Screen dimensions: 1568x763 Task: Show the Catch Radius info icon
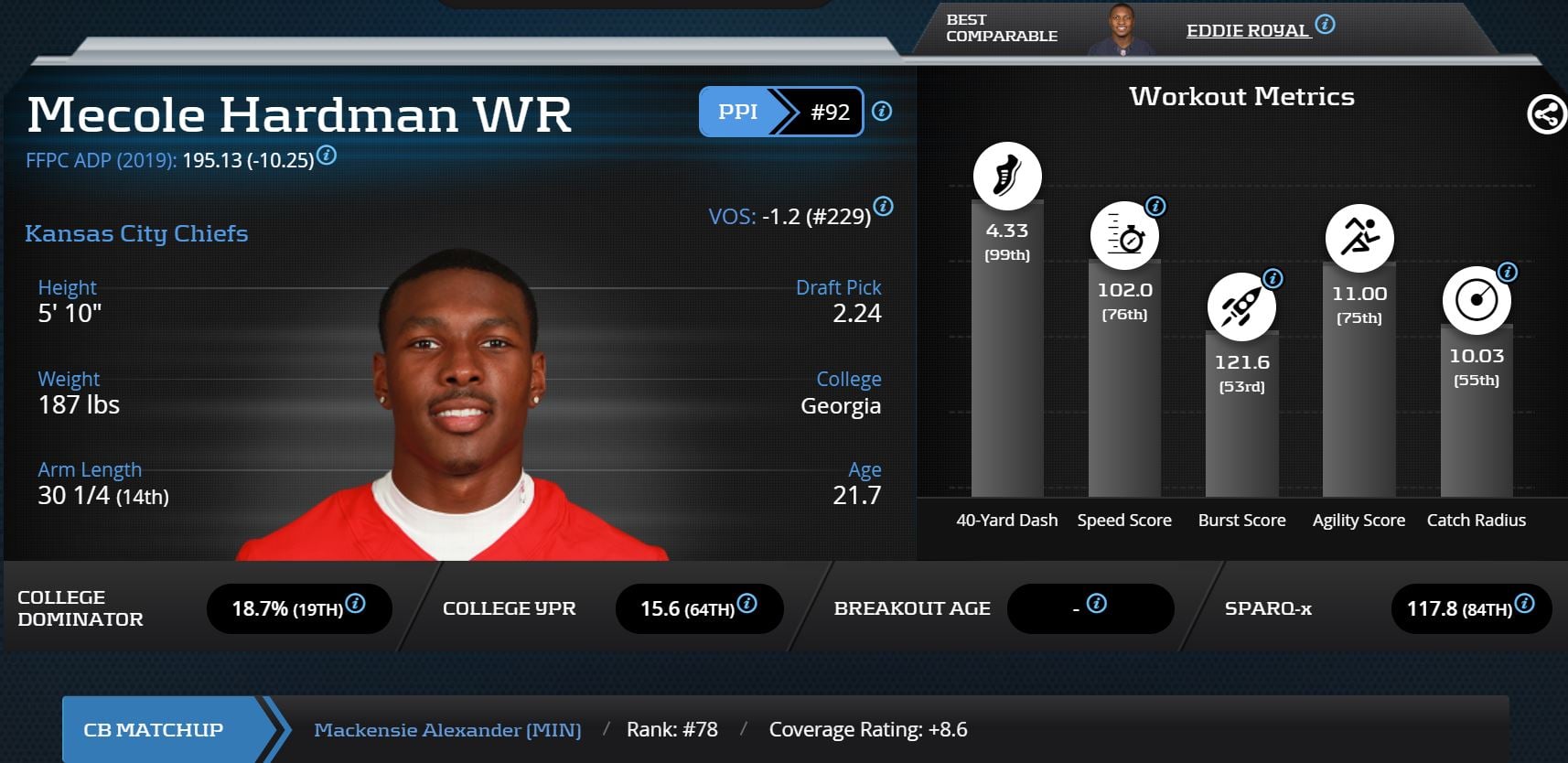click(1508, 272)
